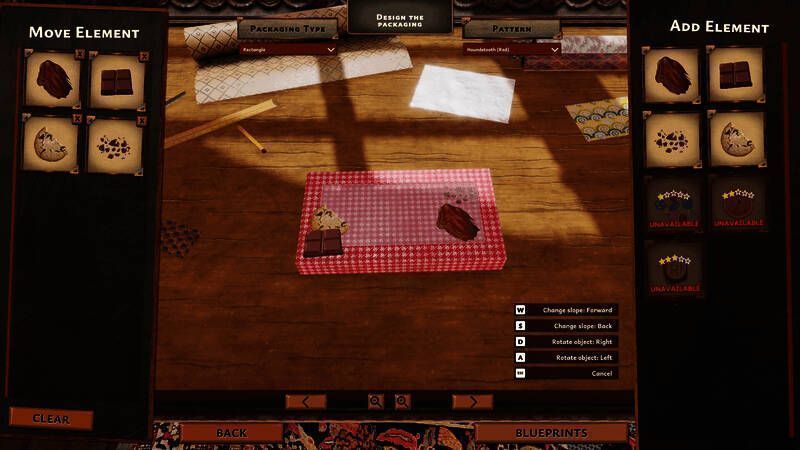Screen dimensions: 800x450
Task: Open the Packaging Type dropdown
Action: [288, 48]
